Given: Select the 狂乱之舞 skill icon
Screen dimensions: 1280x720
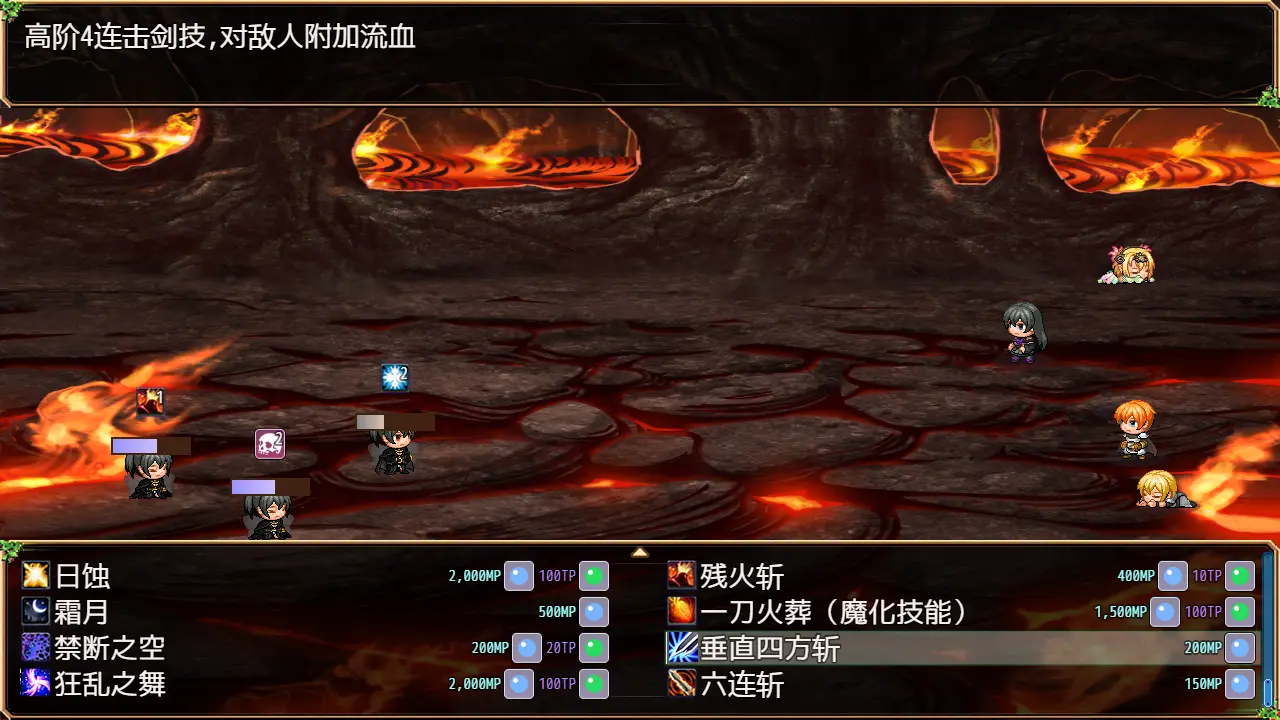Looking at the screenshot, I should 32,684.
